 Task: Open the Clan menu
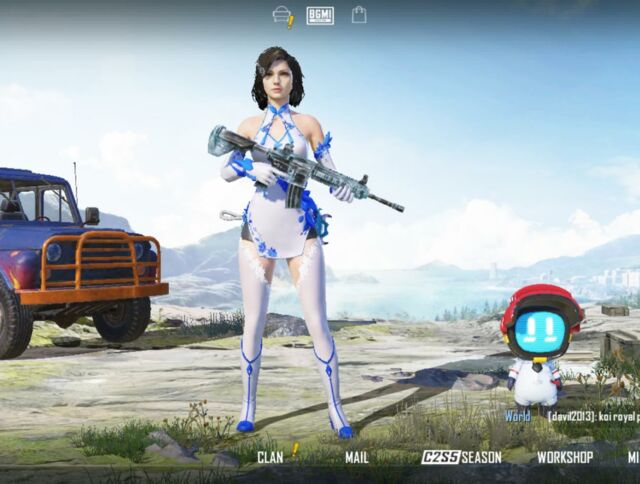click(x=270, y=457)
